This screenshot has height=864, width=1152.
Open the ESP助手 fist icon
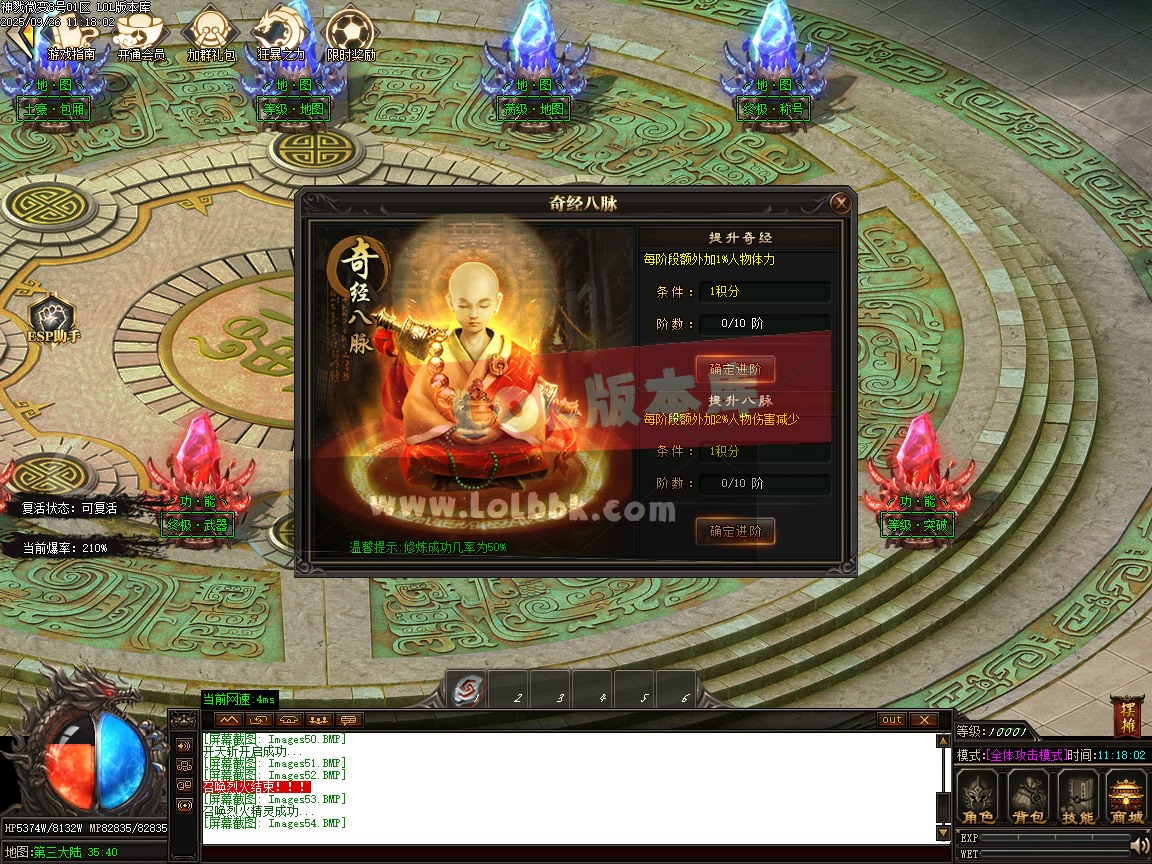53,316
